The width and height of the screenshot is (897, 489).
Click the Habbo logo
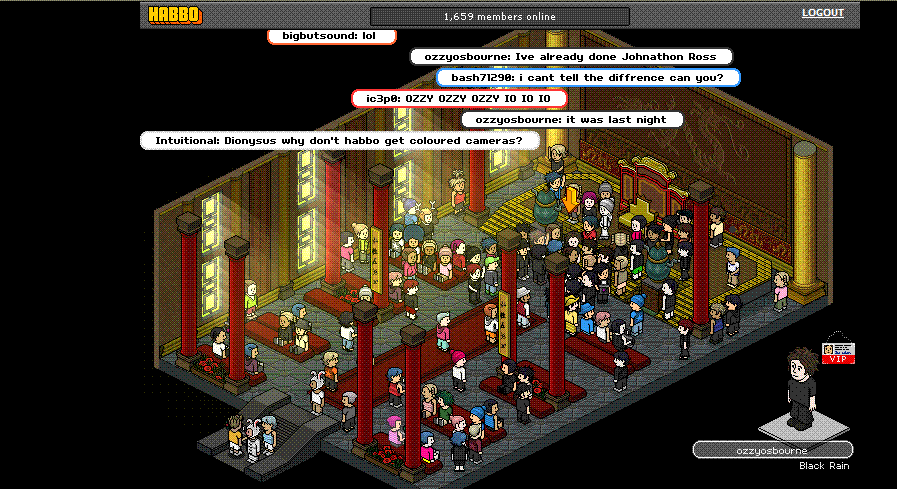point(174,15)
